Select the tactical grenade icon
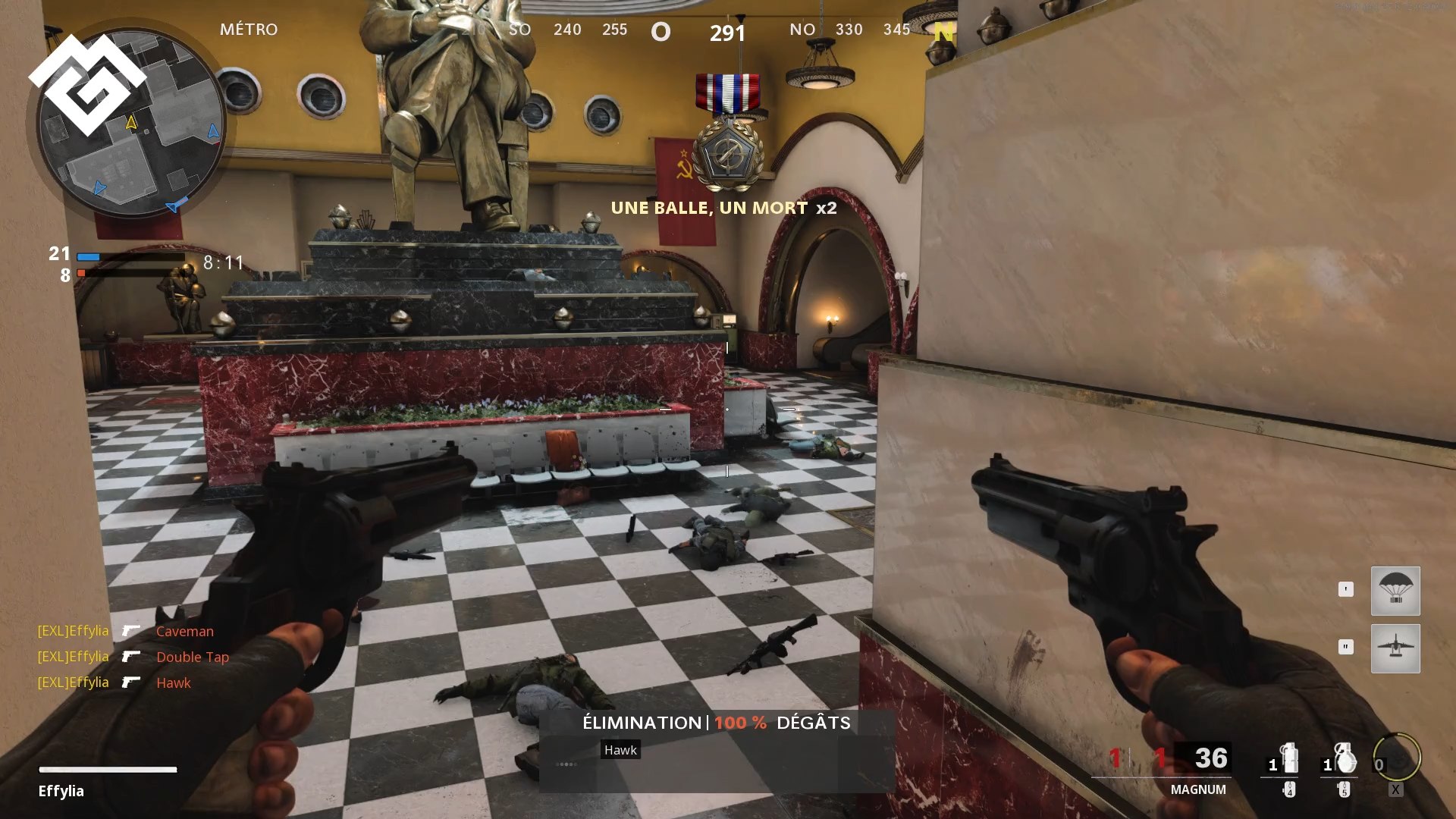 pos(1288,760)
